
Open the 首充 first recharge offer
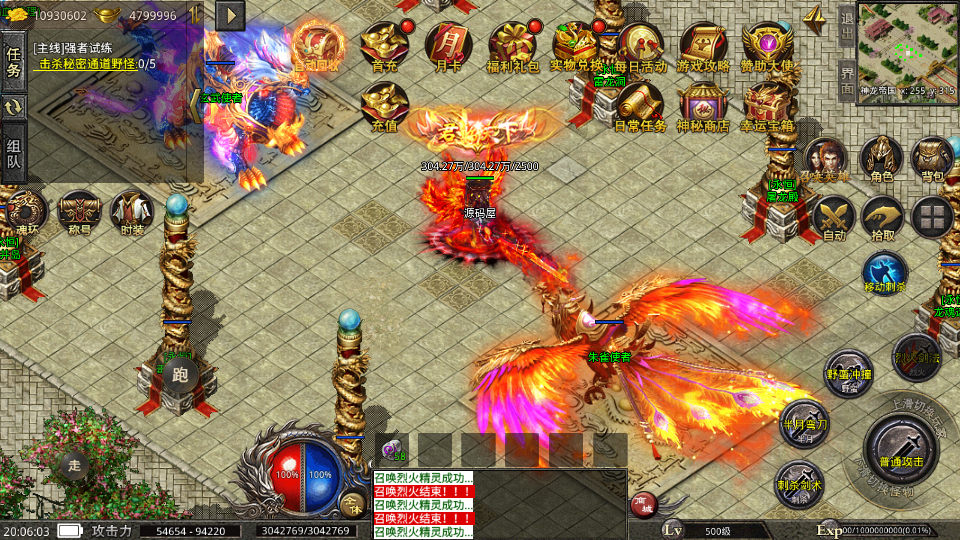coord(384,44)
